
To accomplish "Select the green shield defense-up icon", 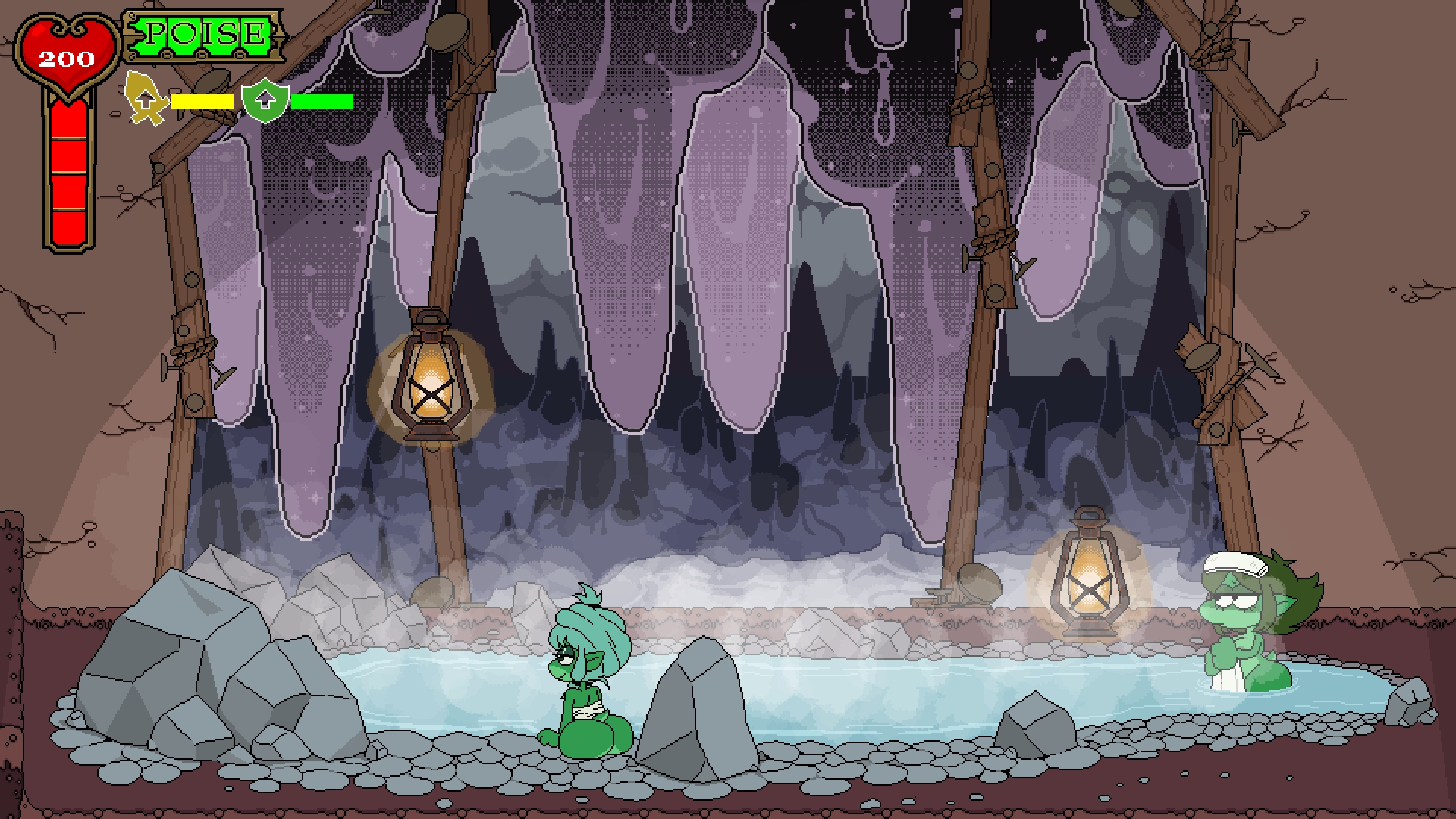I will (x=264, y=101).
